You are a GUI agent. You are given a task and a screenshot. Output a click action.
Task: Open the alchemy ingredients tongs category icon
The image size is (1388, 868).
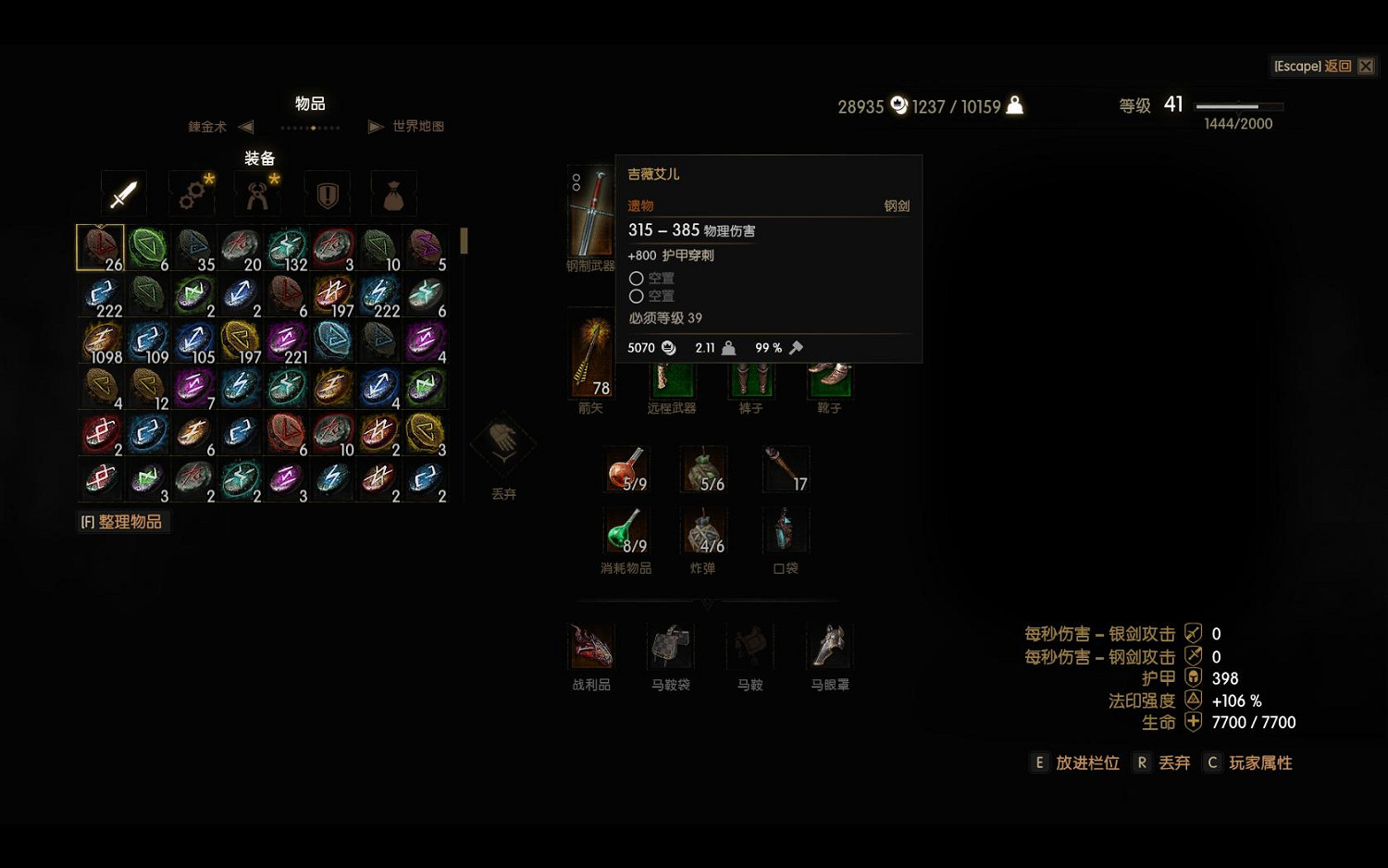pos(258,193)
